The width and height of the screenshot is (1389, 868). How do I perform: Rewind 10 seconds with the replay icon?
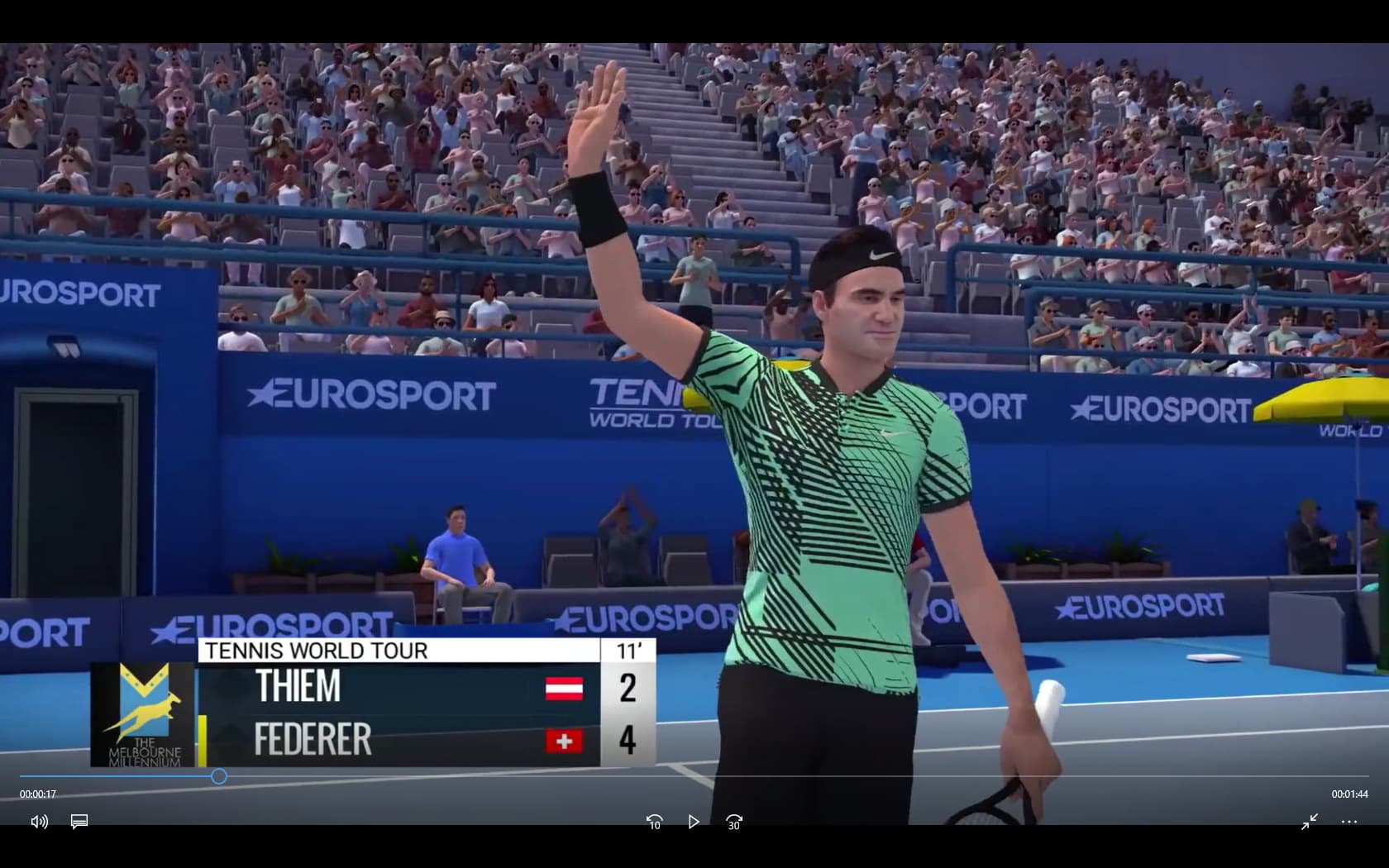pyautogui.click(x=654, y=822)
